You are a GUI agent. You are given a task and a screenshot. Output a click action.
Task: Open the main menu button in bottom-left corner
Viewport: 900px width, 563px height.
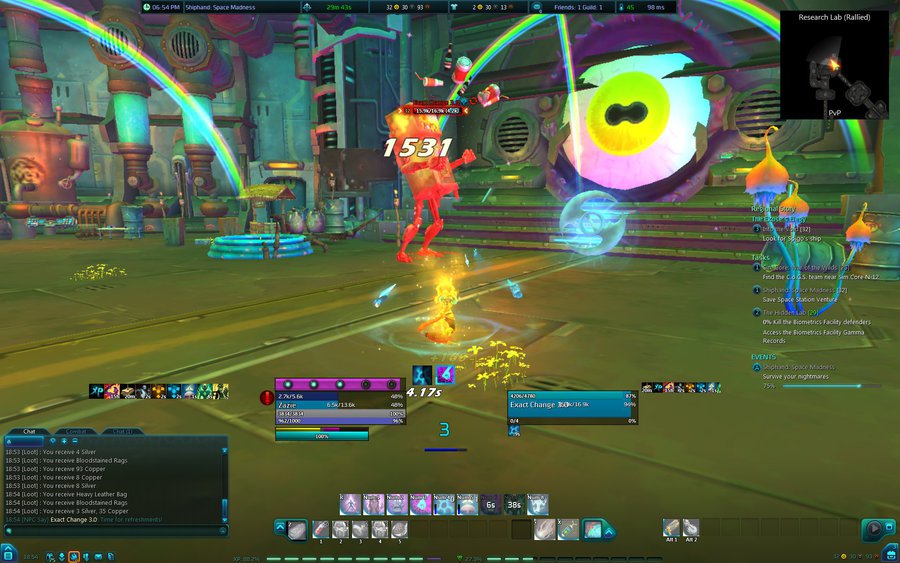8,553
